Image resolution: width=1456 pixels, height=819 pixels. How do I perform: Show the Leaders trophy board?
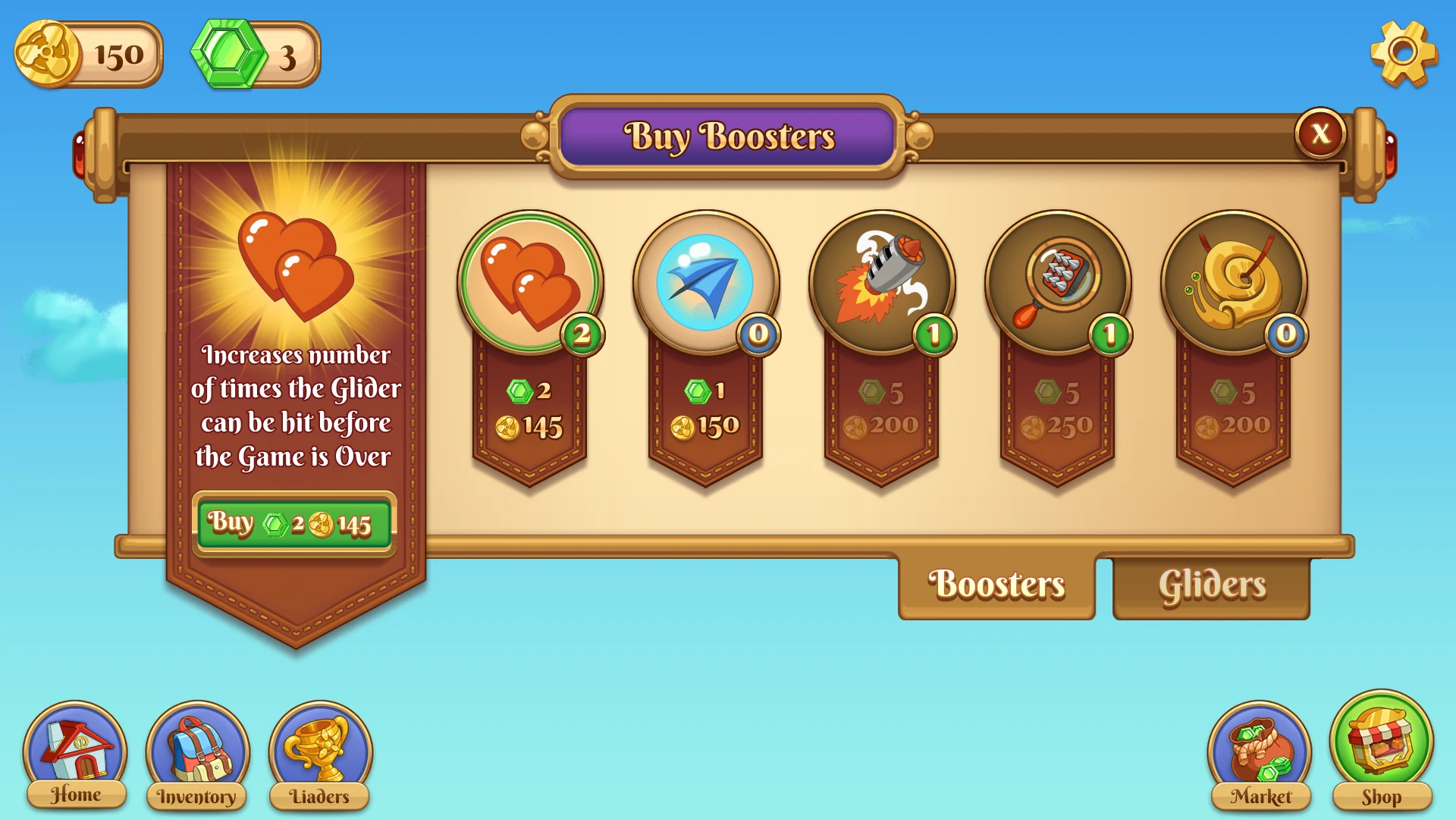coord(320,755)
